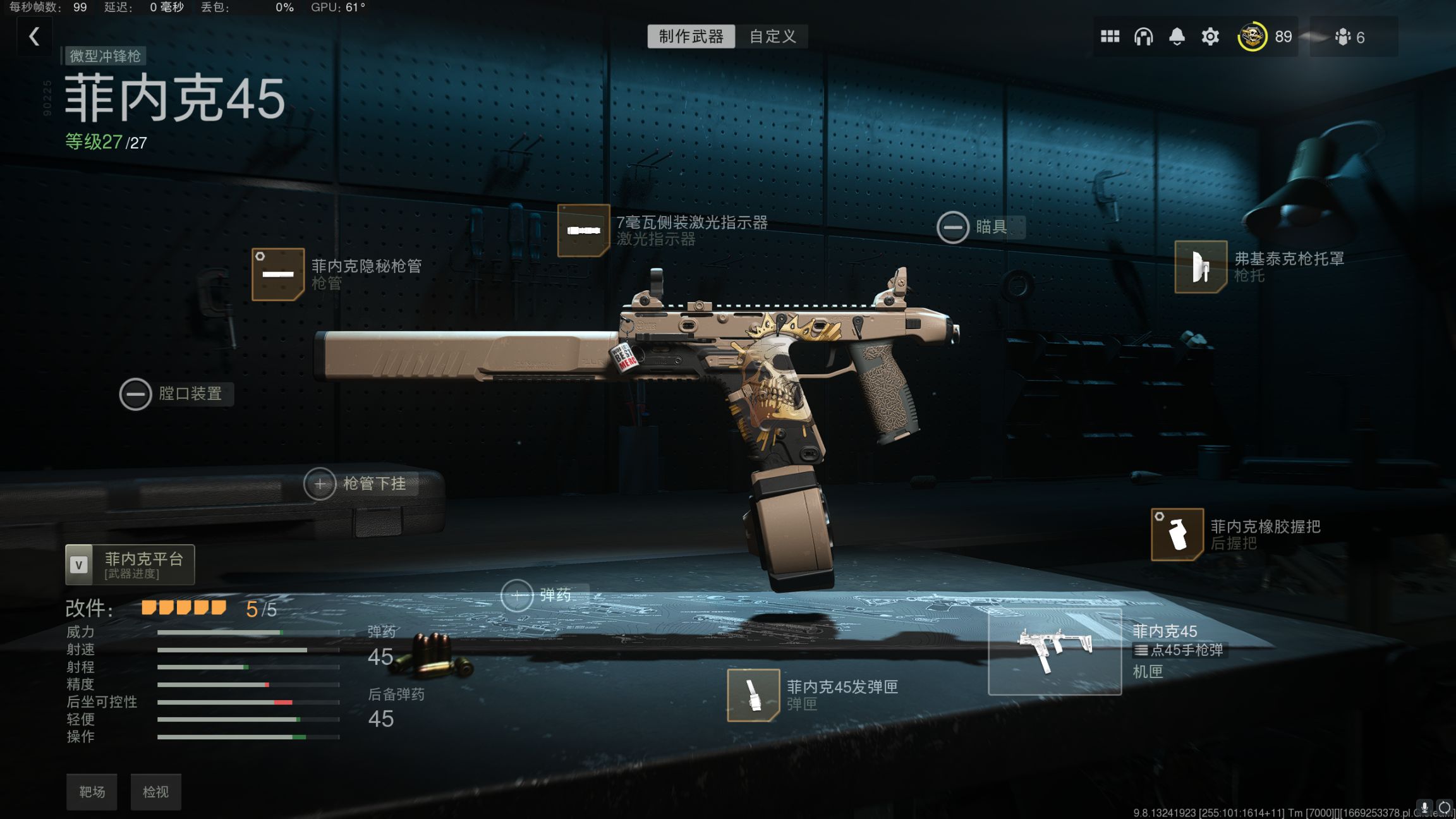Viewport: 1456px width, 819px height.
Task: Click the headset audio icon
Action: tap(1144, 36)
